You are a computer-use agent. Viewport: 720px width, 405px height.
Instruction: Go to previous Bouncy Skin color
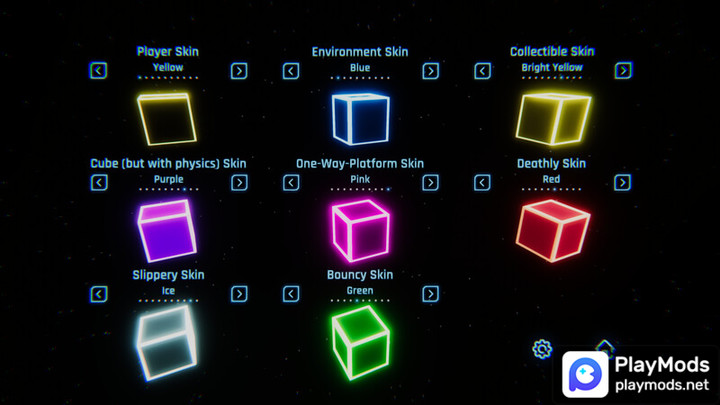[x=291, y=294]
